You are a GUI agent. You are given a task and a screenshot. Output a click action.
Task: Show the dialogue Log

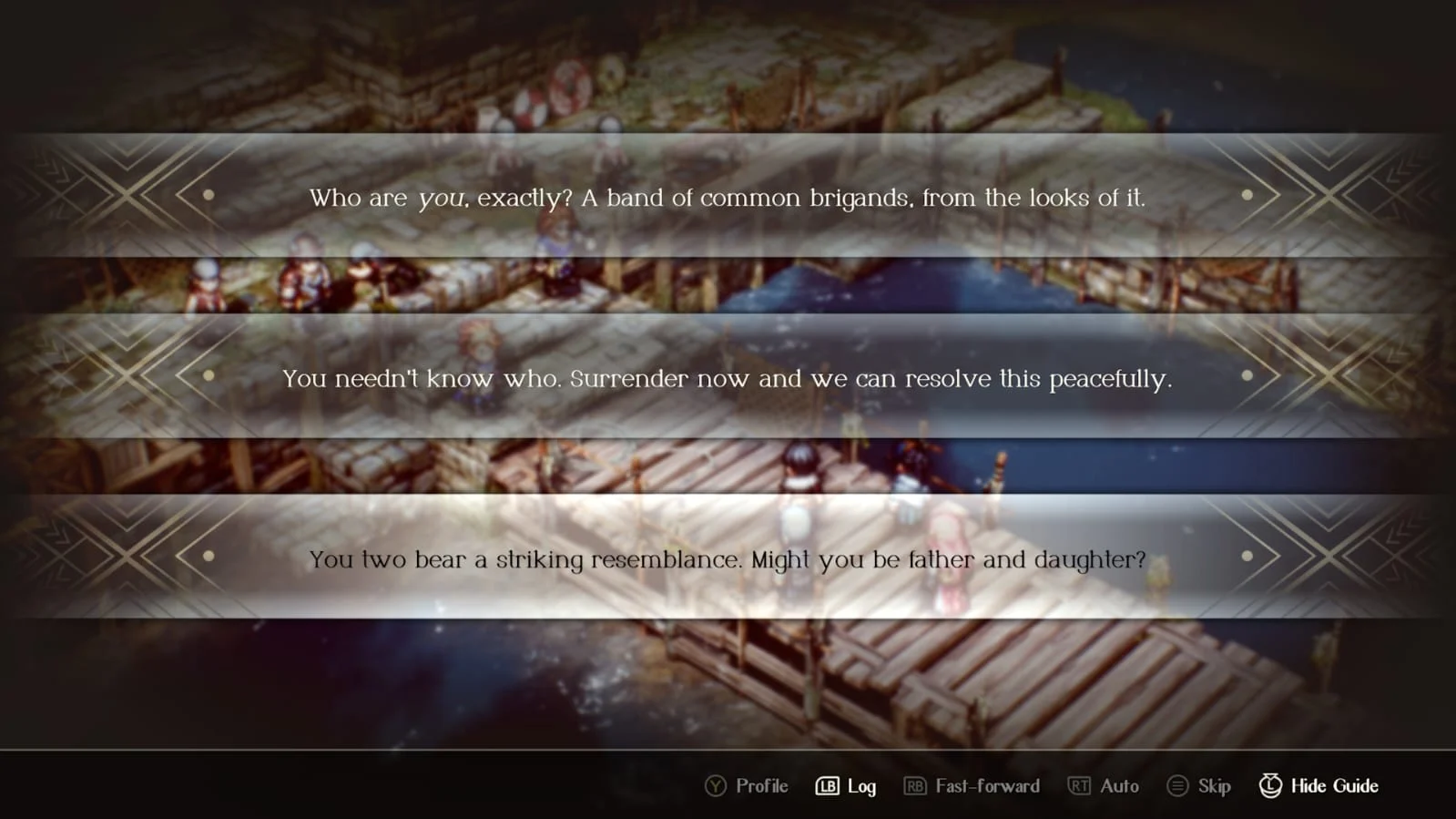click(x=846, y=785)
